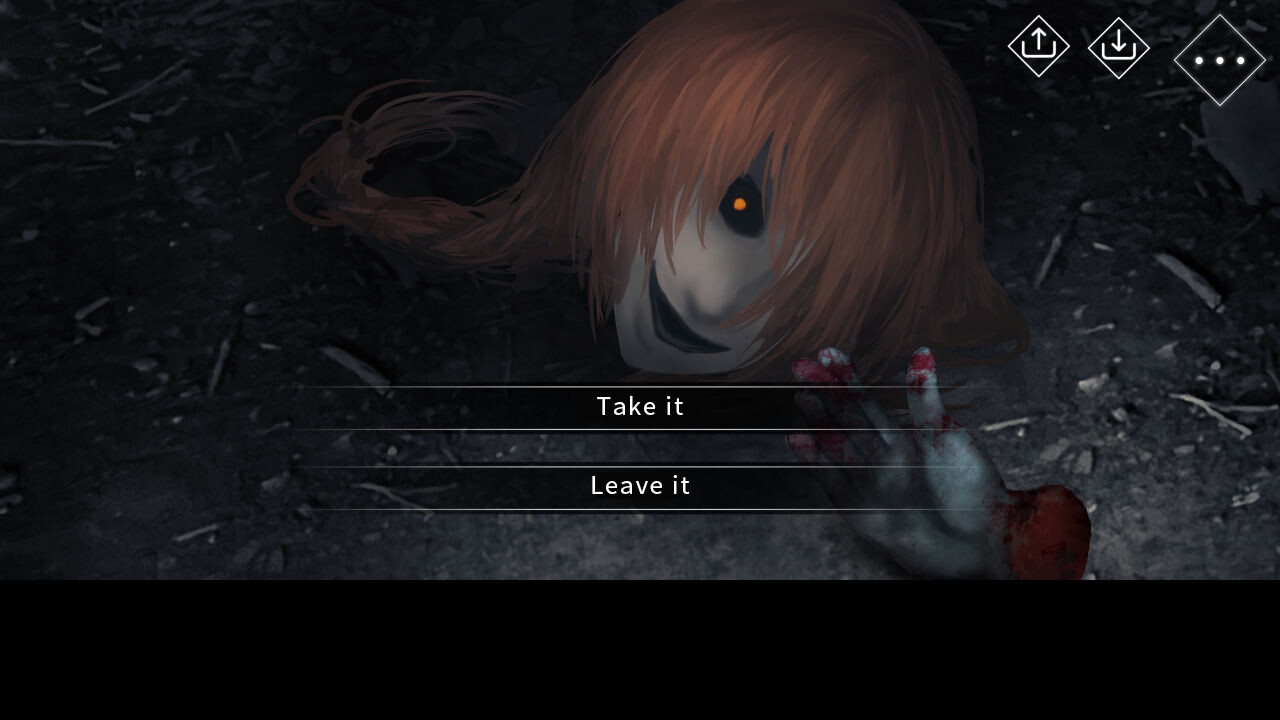Click the "Take it" text label

point(640,407)
